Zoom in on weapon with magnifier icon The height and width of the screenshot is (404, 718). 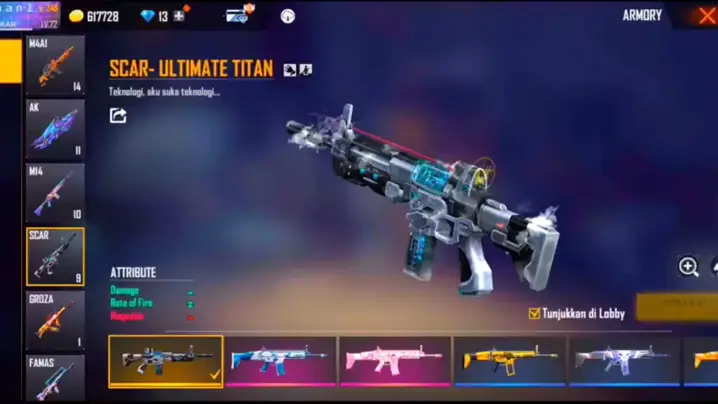click(x=688, y=266)
